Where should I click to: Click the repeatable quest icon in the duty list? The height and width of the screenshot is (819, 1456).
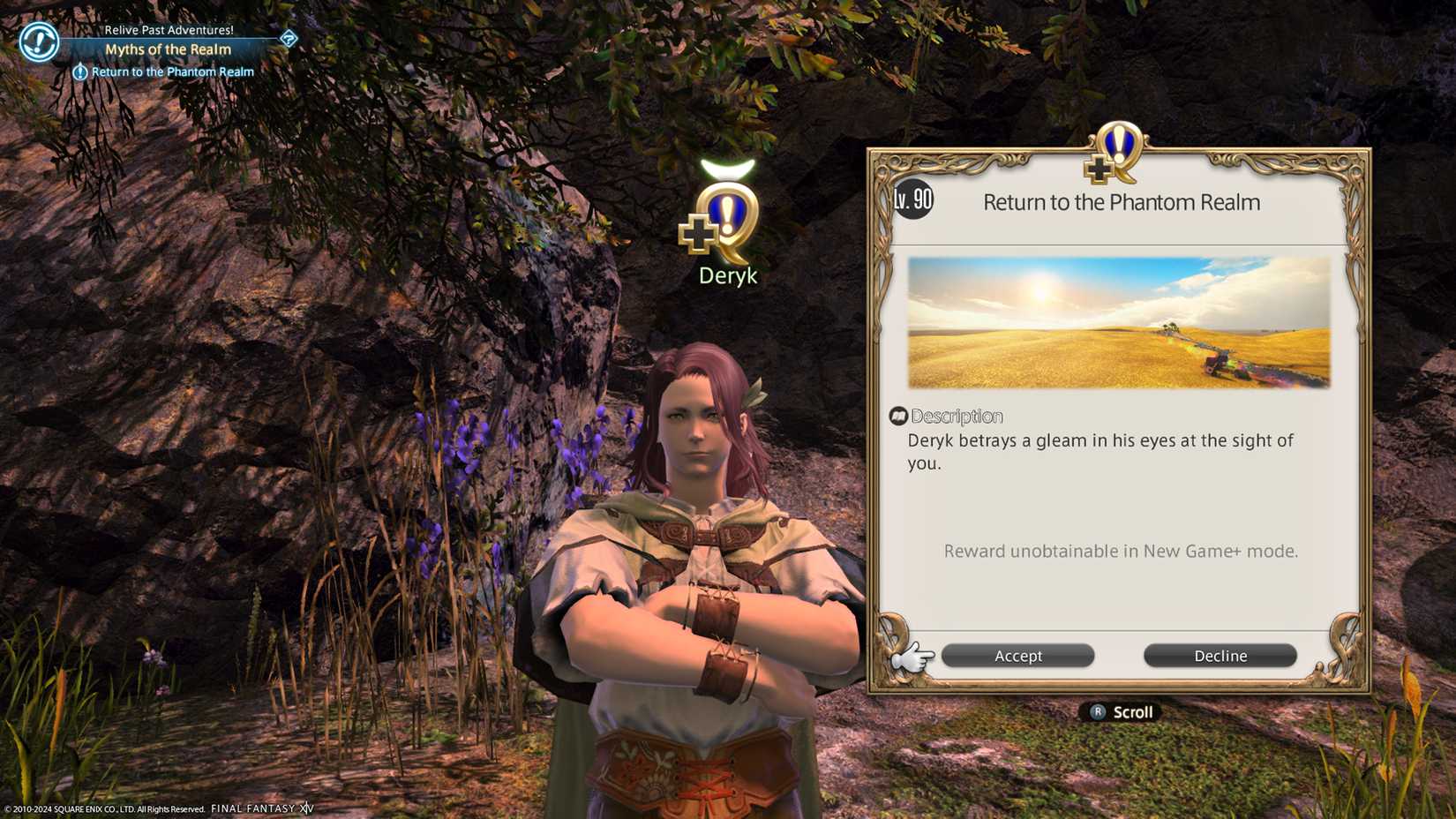click(37, 41)
